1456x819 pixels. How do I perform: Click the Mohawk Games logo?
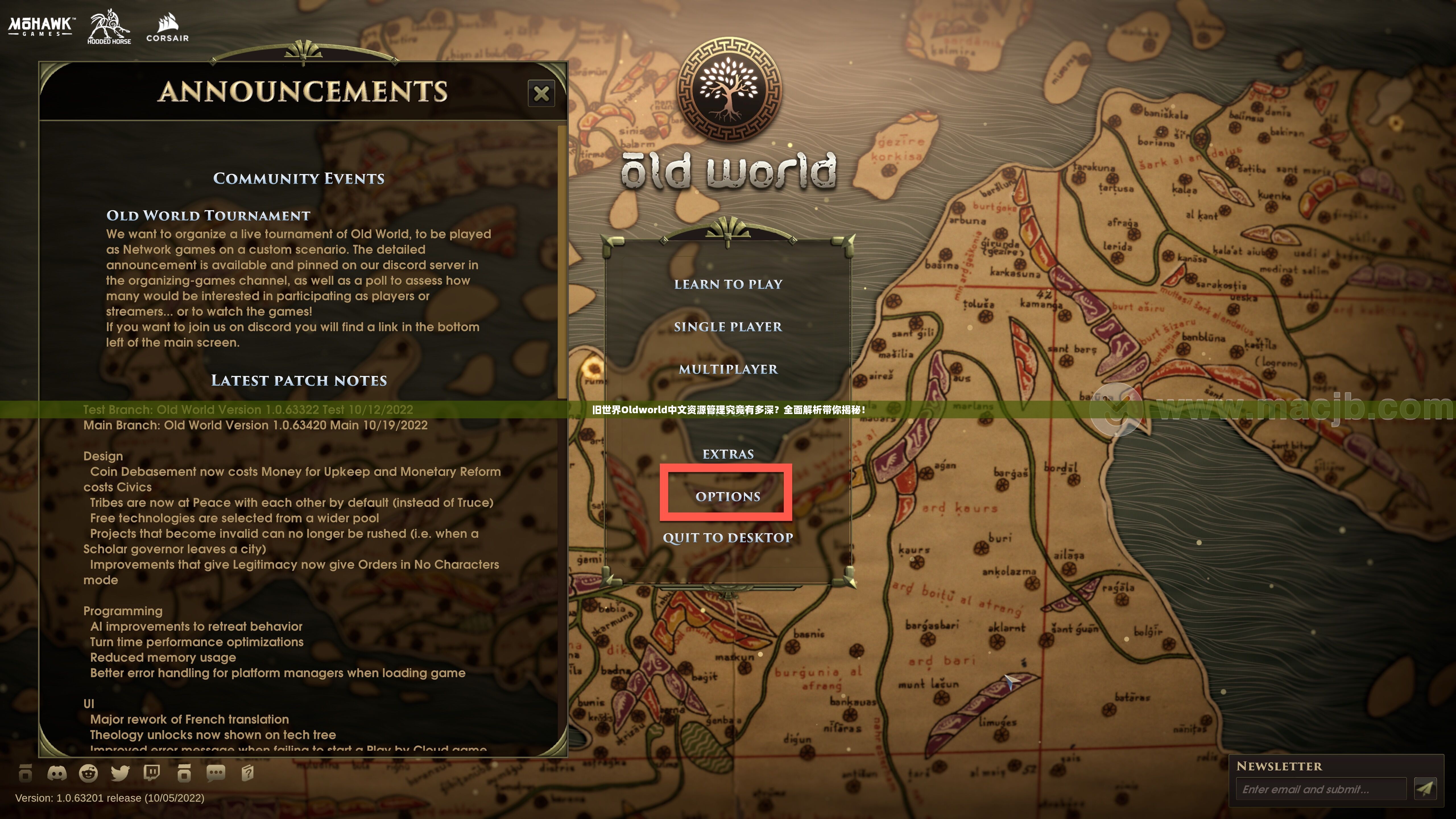(41, 26)
